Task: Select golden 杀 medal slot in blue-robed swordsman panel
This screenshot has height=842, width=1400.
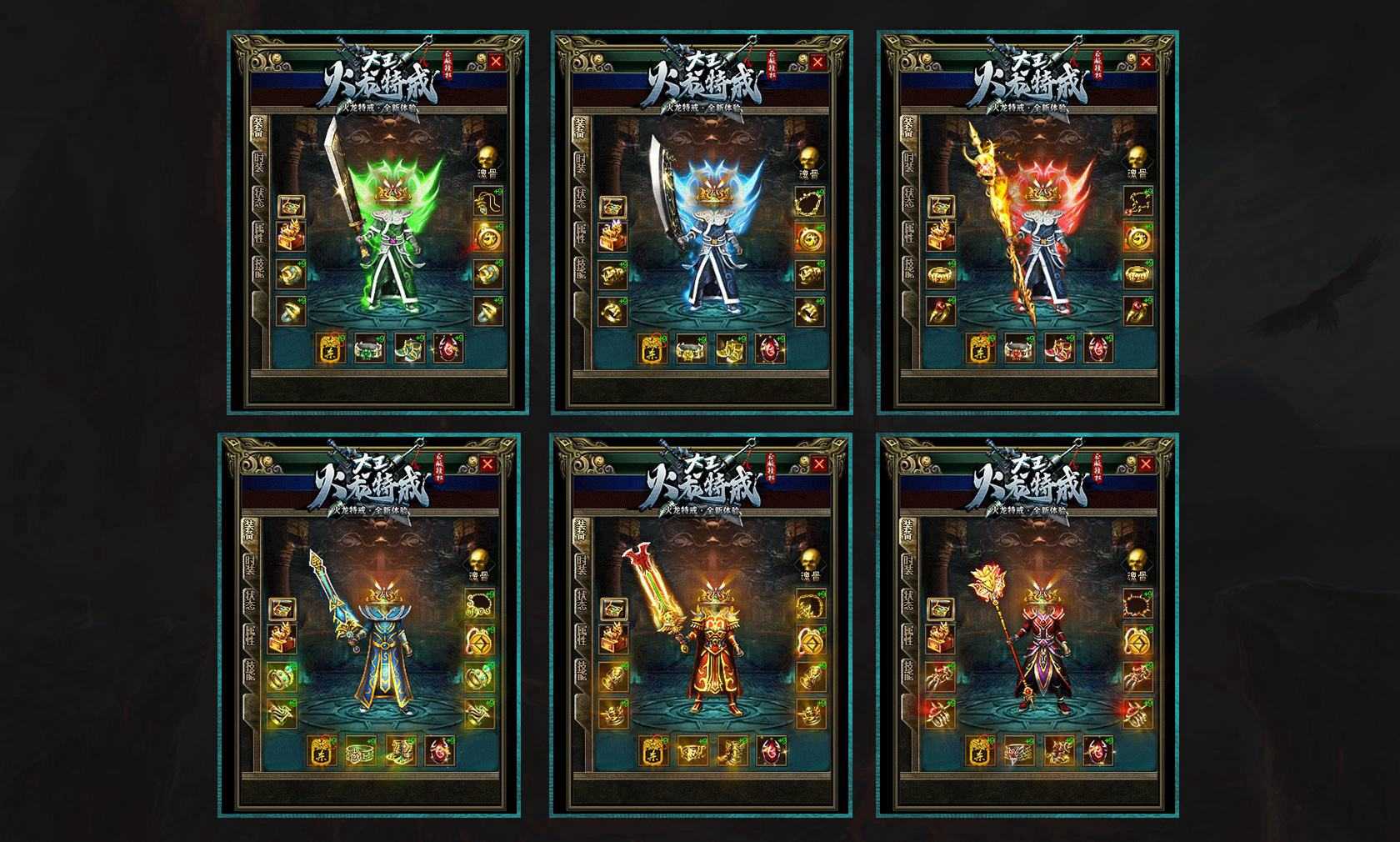Action: point(321,752)
